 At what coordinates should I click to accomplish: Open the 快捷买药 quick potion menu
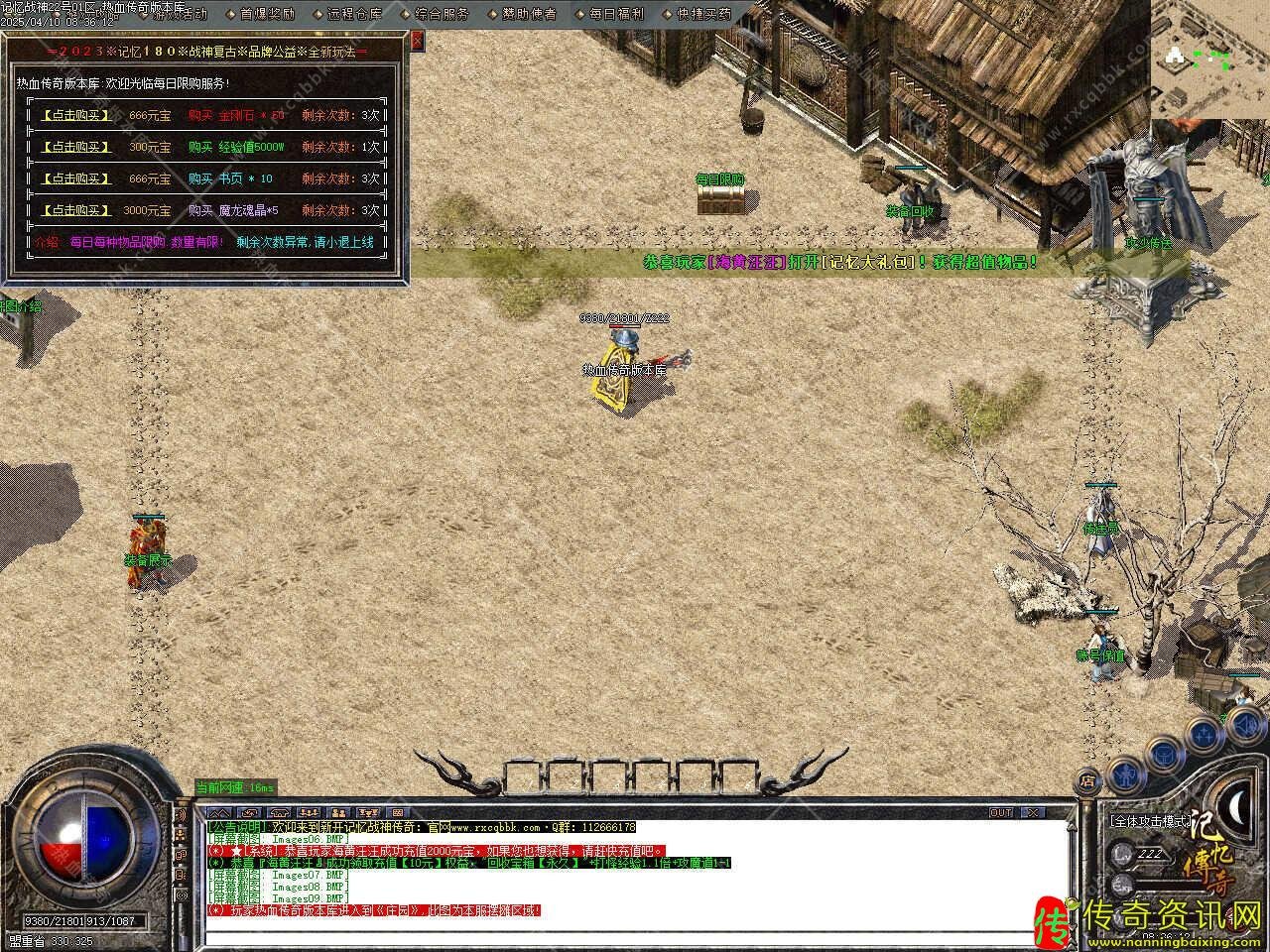point(703,14)
